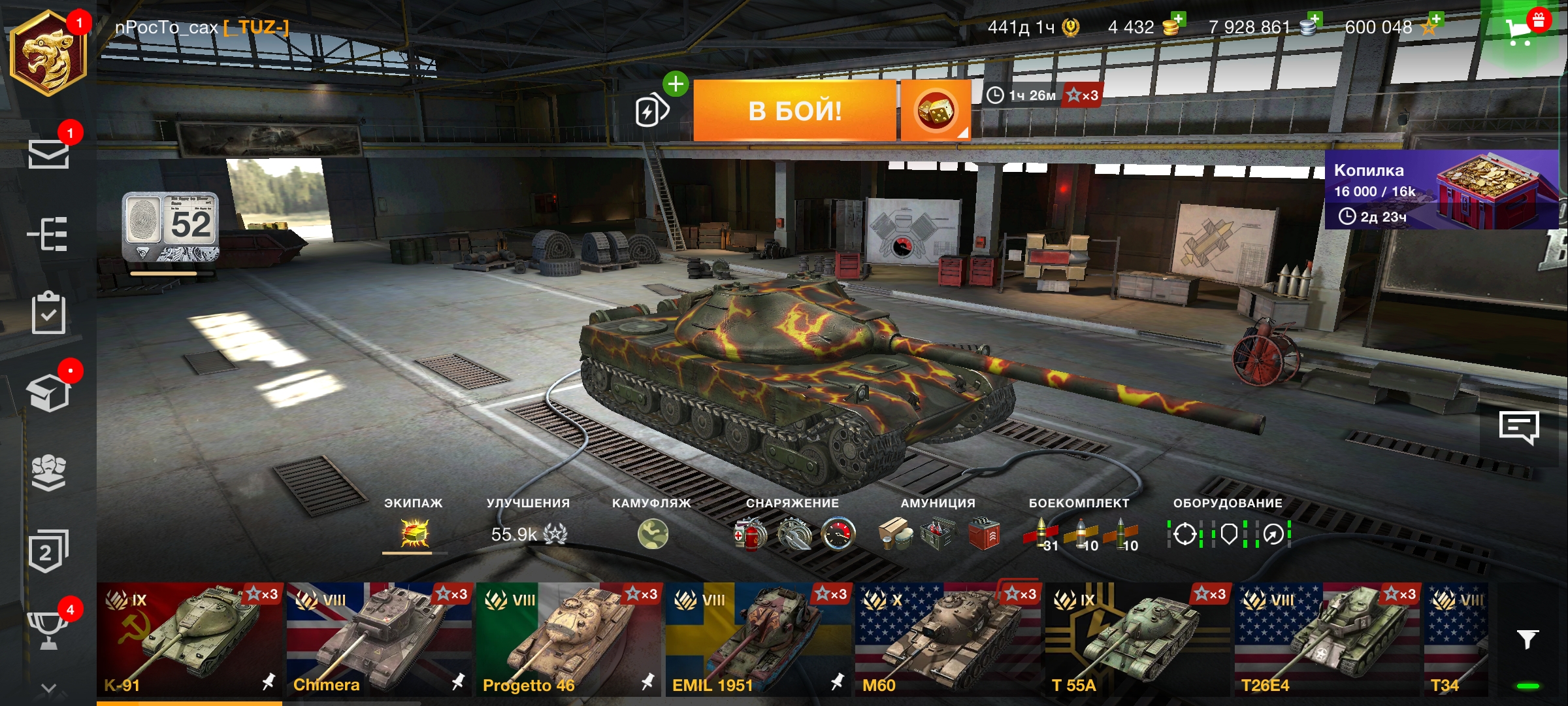Viewport: 1568px width, 706px height.
Task: Select the Chimera tank card
Action: pos(379,639)
